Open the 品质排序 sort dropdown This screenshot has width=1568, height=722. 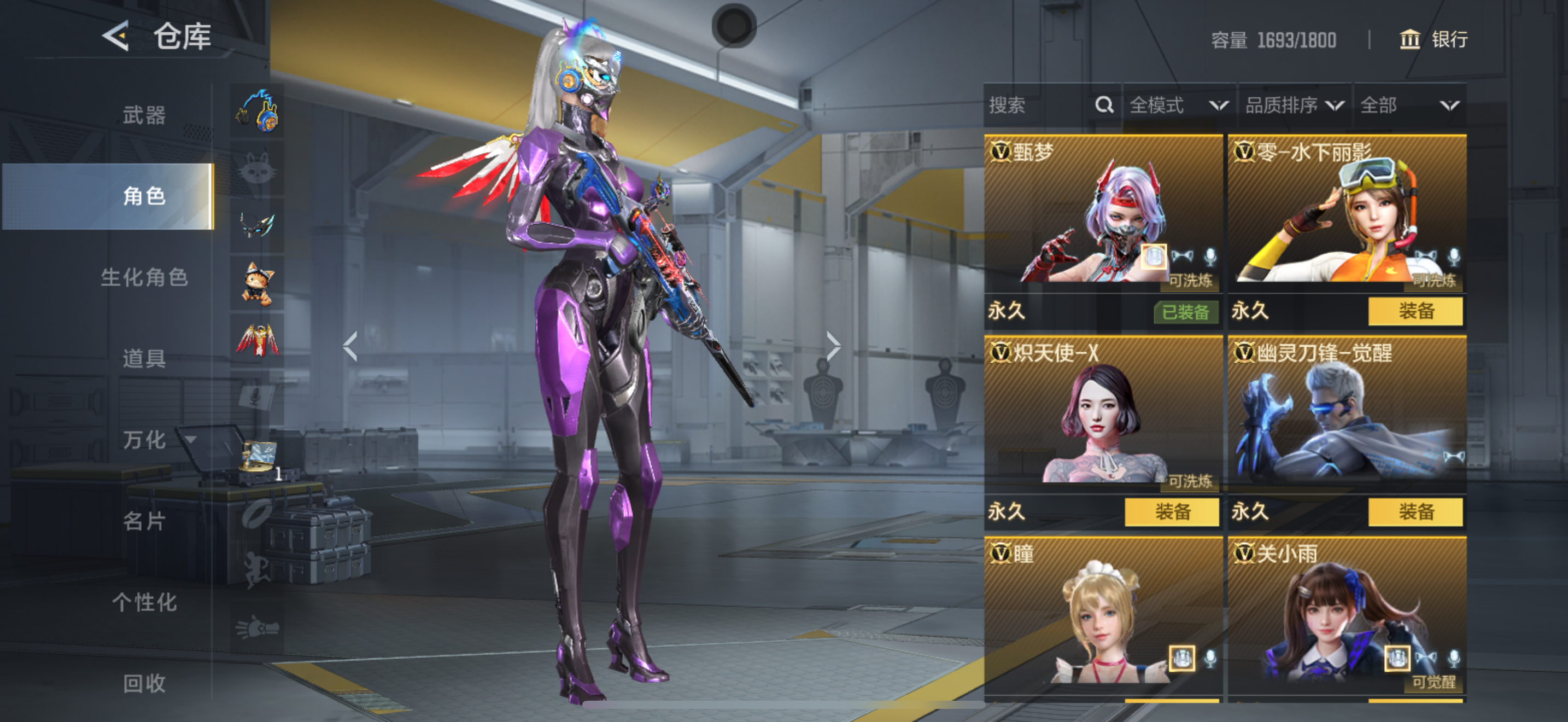tap(1294, 106)
